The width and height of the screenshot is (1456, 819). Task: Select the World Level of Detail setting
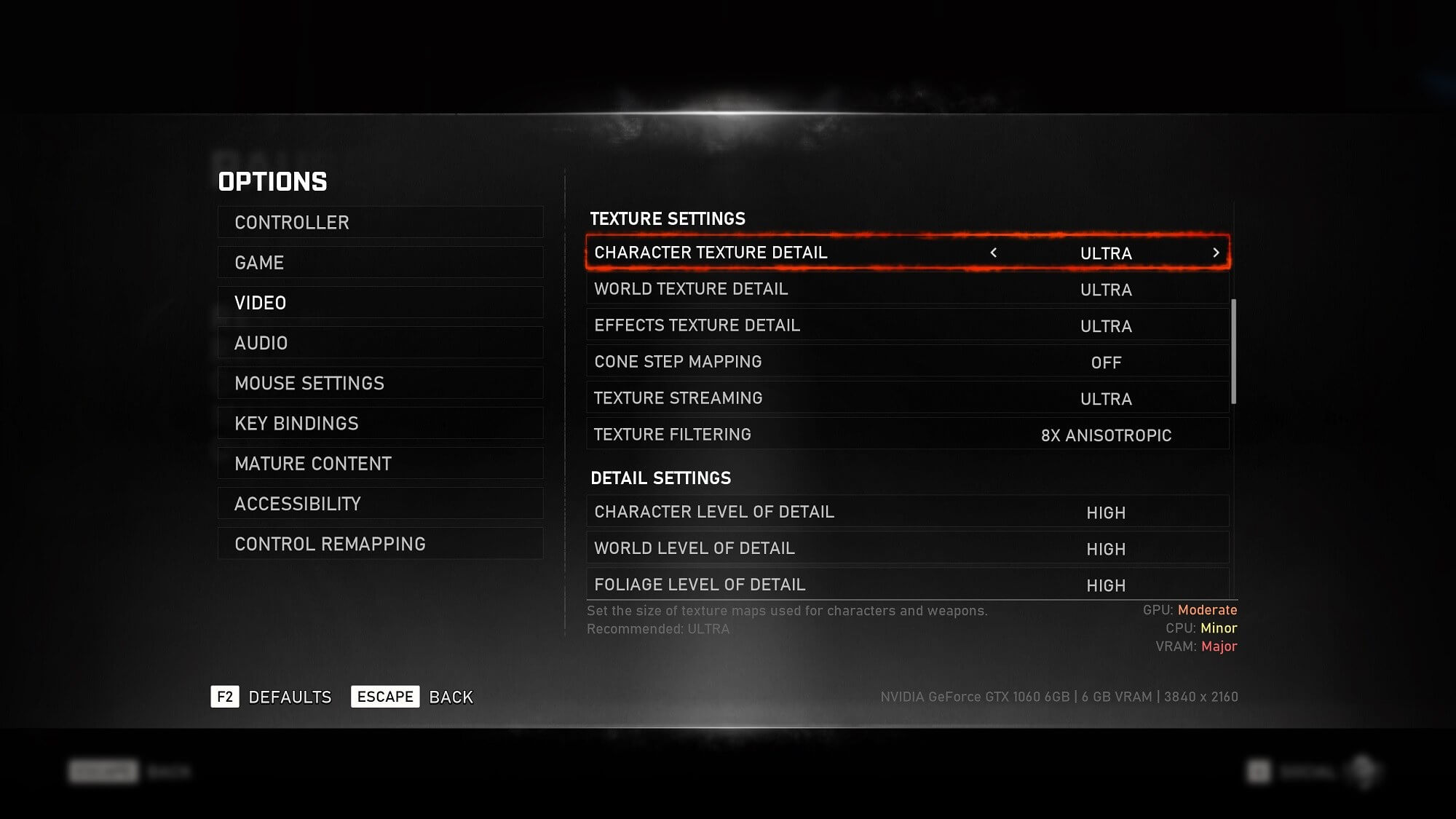(x=907, y=548)
